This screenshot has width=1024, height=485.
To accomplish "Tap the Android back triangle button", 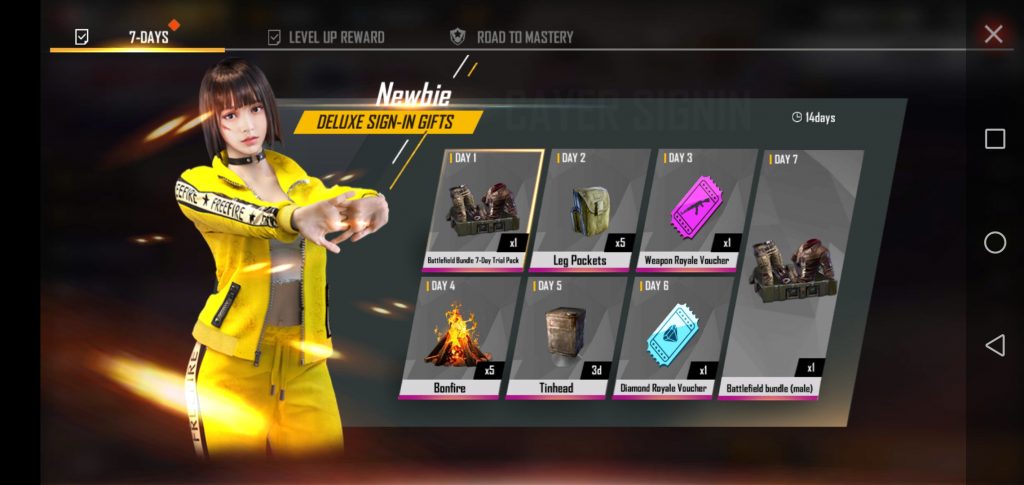I will coord(995,346).
